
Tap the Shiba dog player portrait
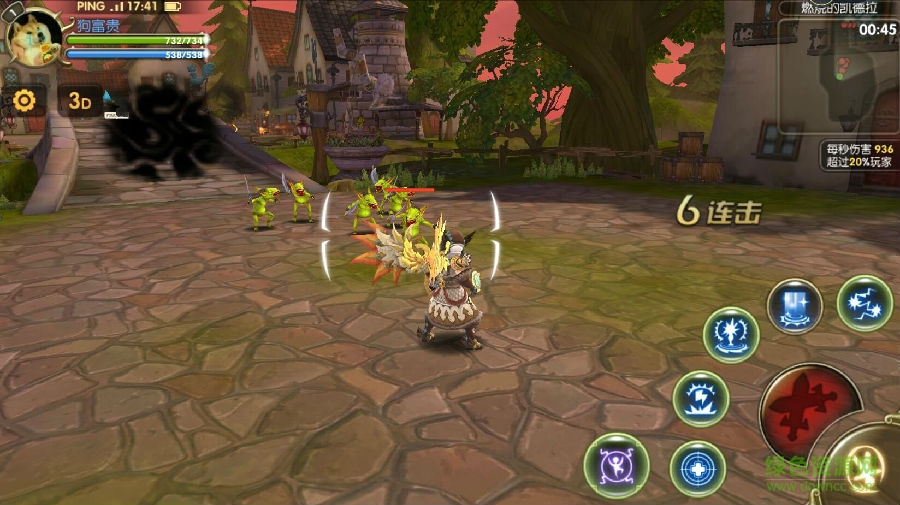click(x=34, y=36)
